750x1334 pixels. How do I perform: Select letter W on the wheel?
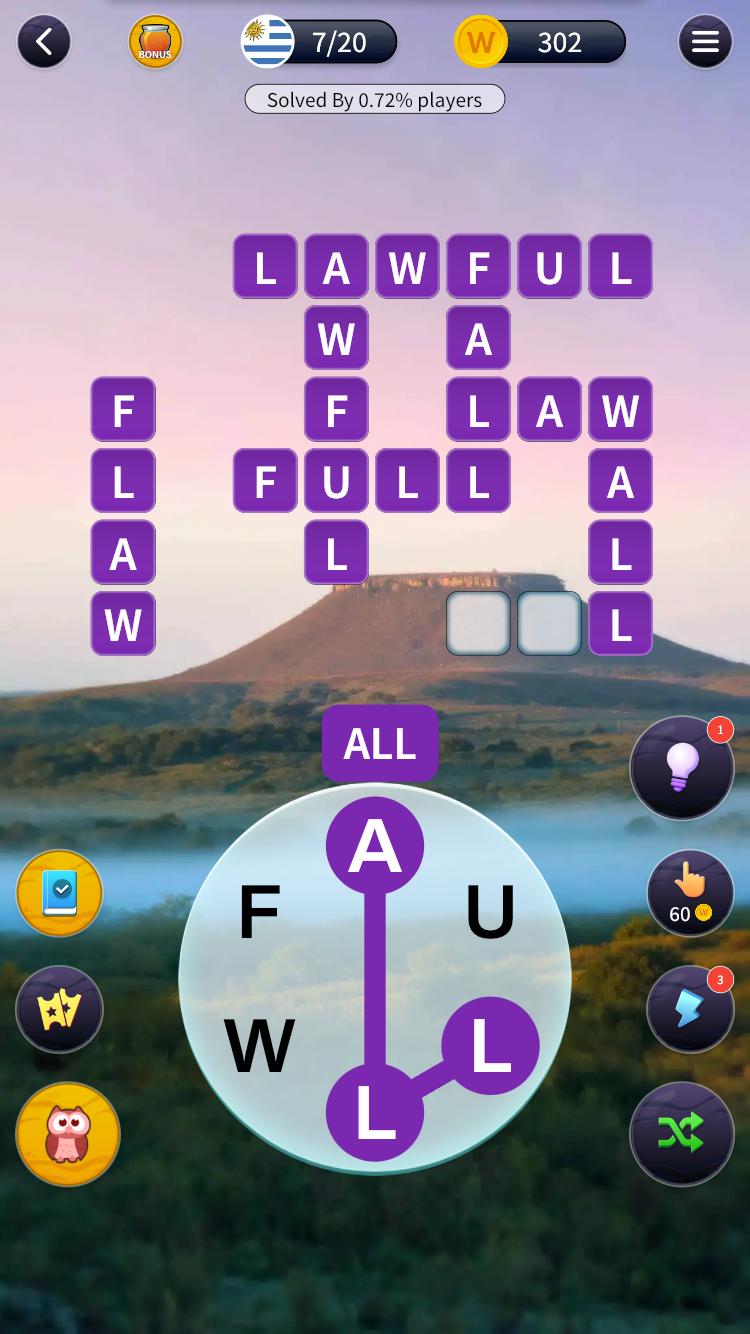click(x=260, y=1046)
